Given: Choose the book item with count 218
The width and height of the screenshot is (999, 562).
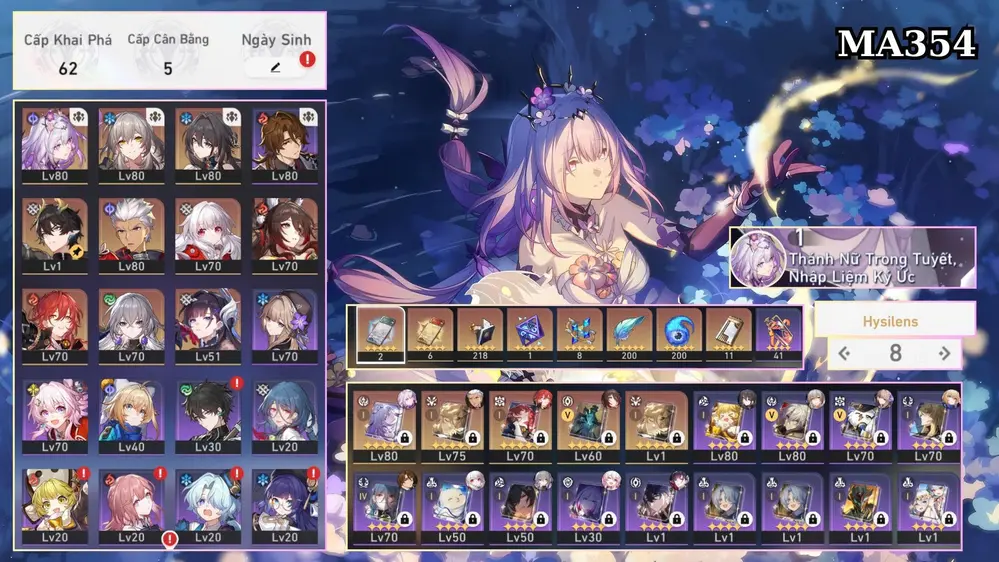Looking at the screenshot, I should tap(480, 334).
